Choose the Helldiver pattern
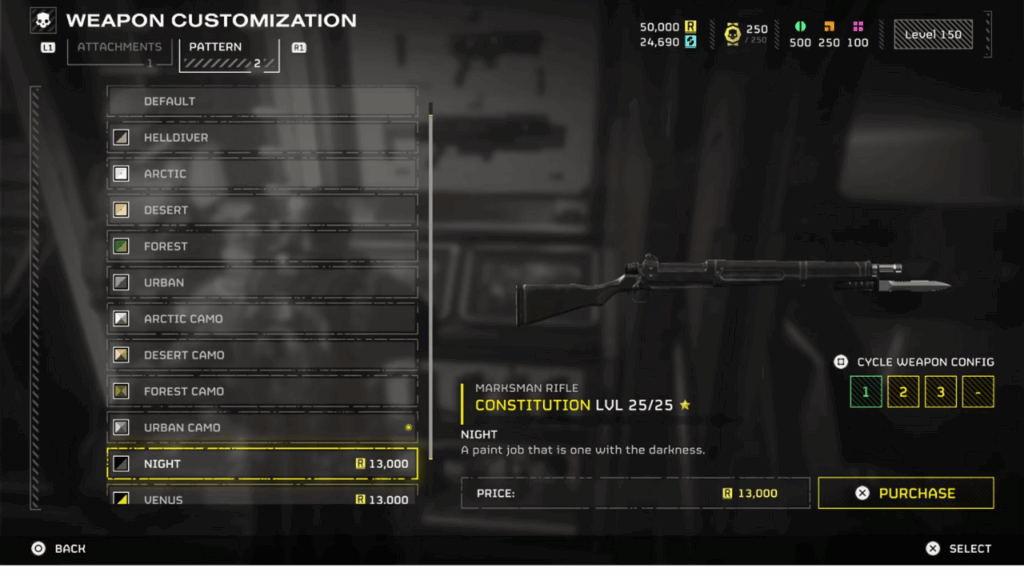This screenshot has height=576, width=1024. [262, 137]
